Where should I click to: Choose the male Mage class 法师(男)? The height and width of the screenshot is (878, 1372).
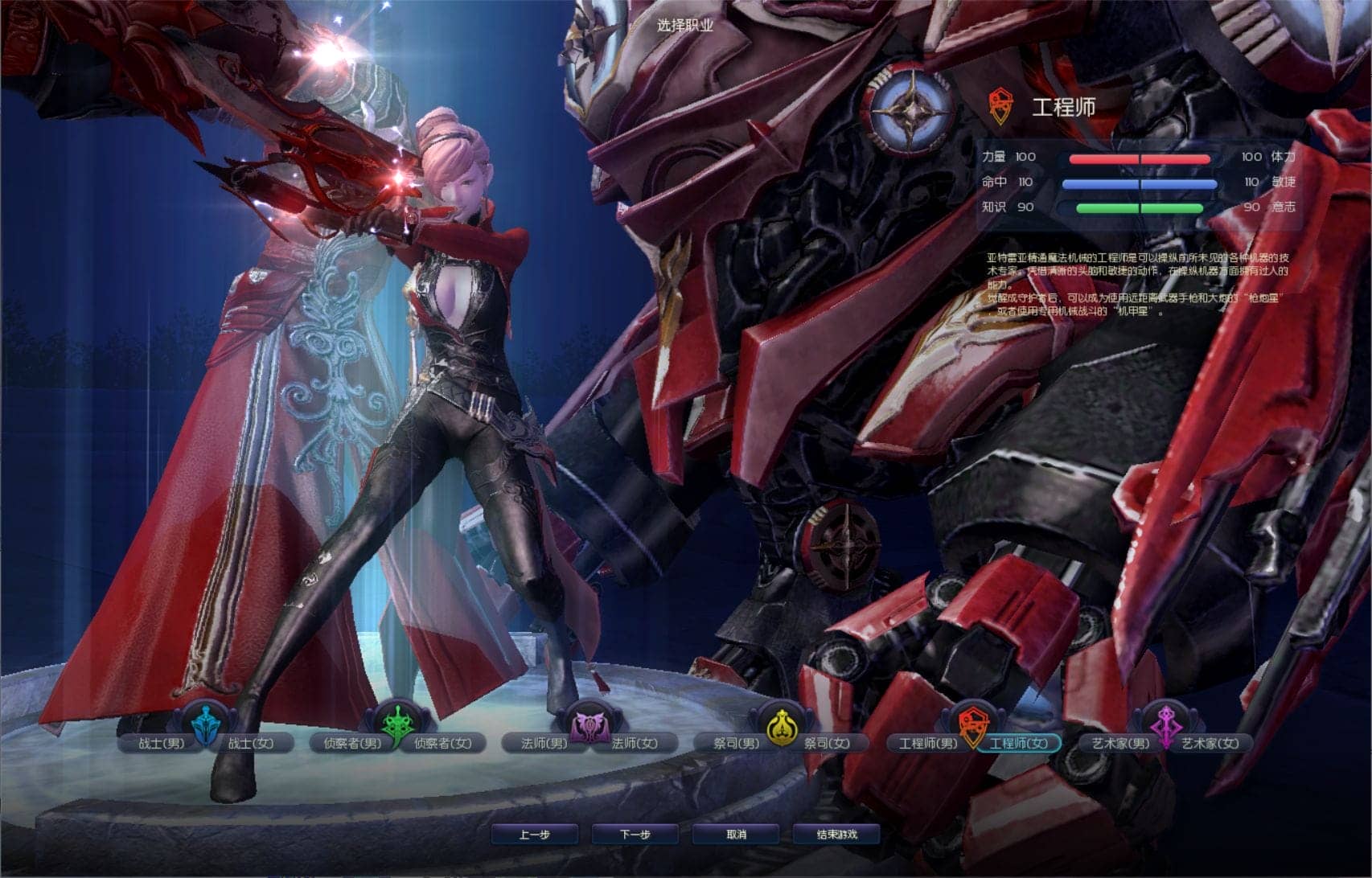point(544,744)
